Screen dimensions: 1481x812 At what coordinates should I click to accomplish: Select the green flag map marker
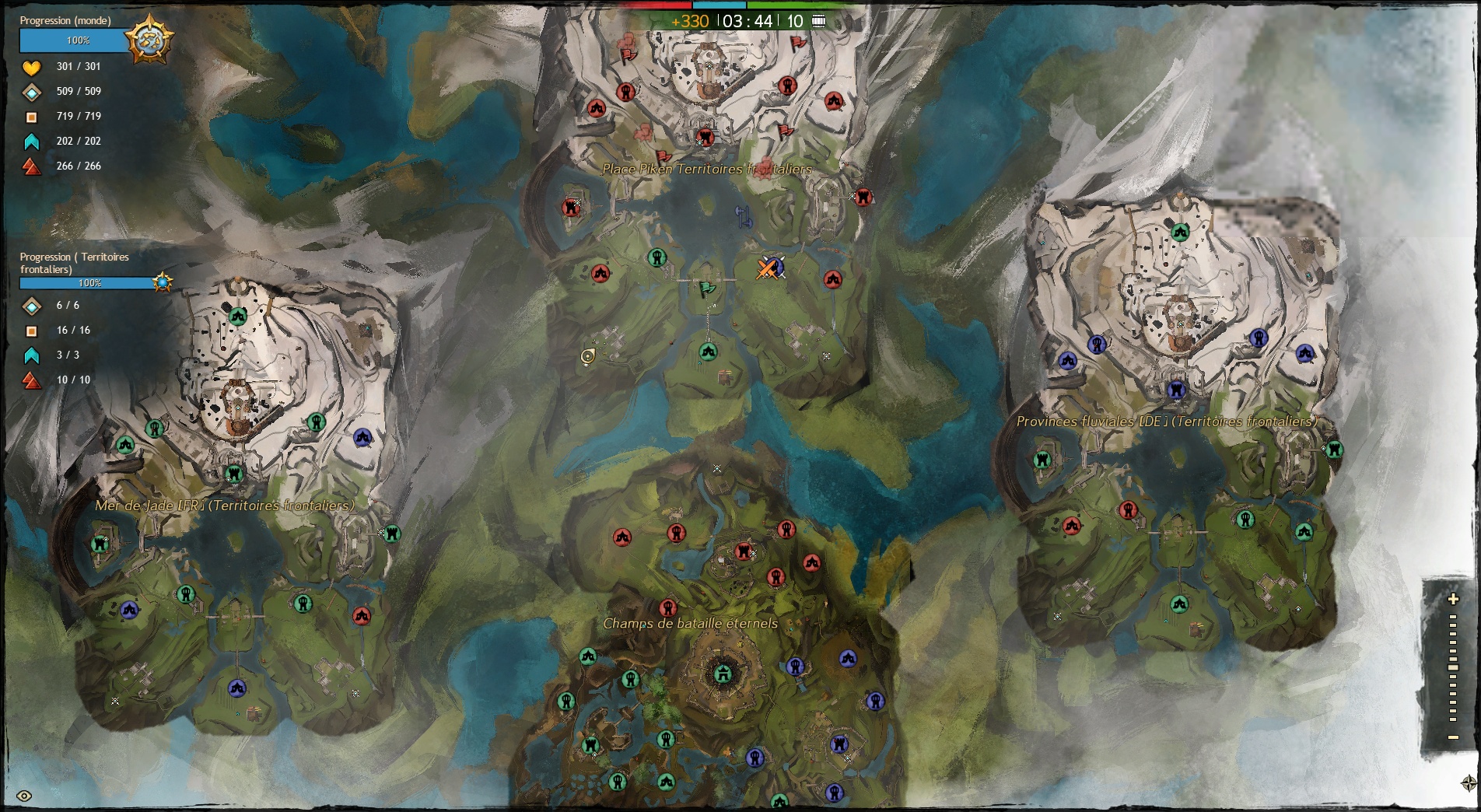pyautogui.click(x=706, y=289)
